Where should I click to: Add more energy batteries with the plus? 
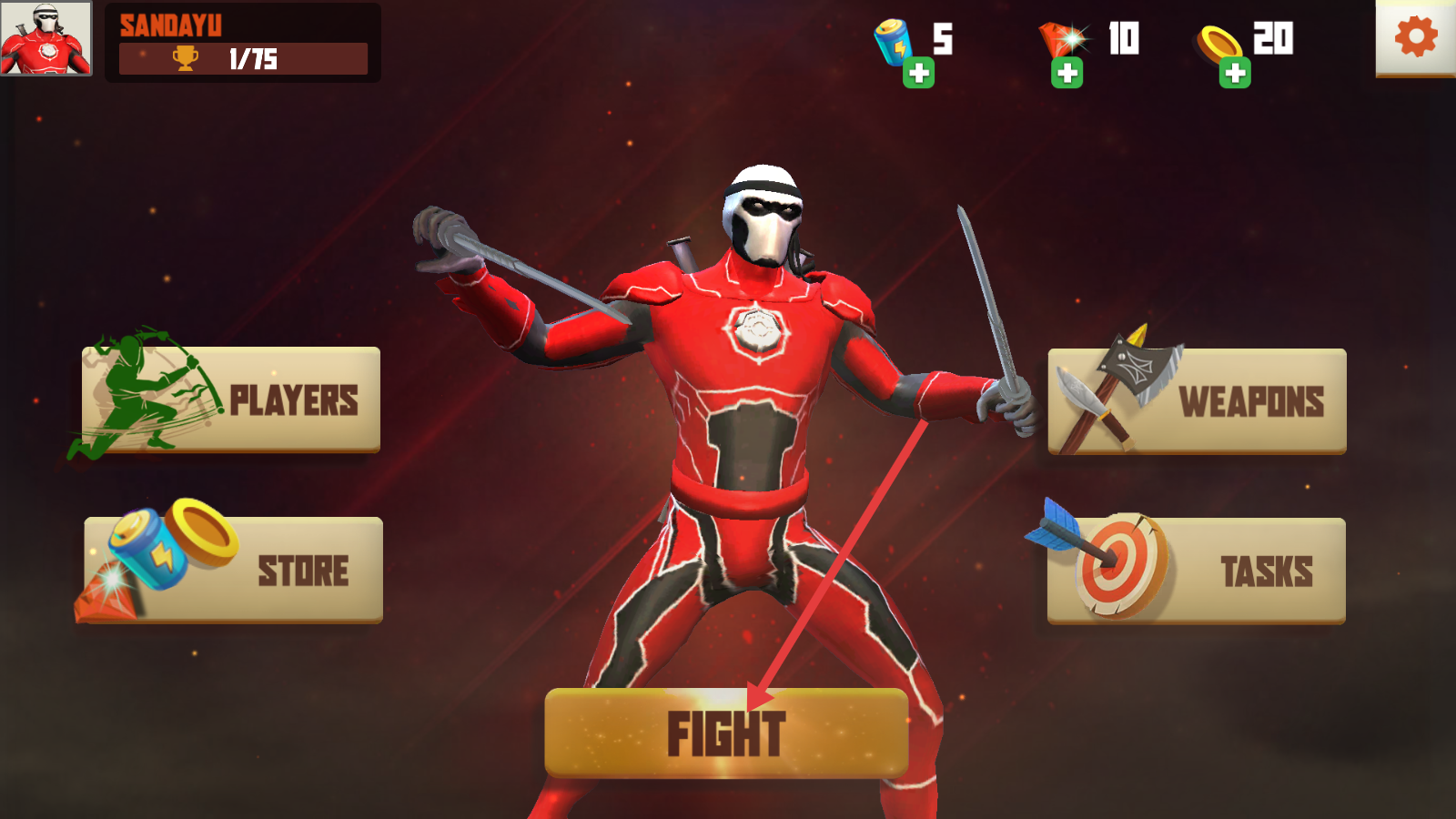(918, 73)
